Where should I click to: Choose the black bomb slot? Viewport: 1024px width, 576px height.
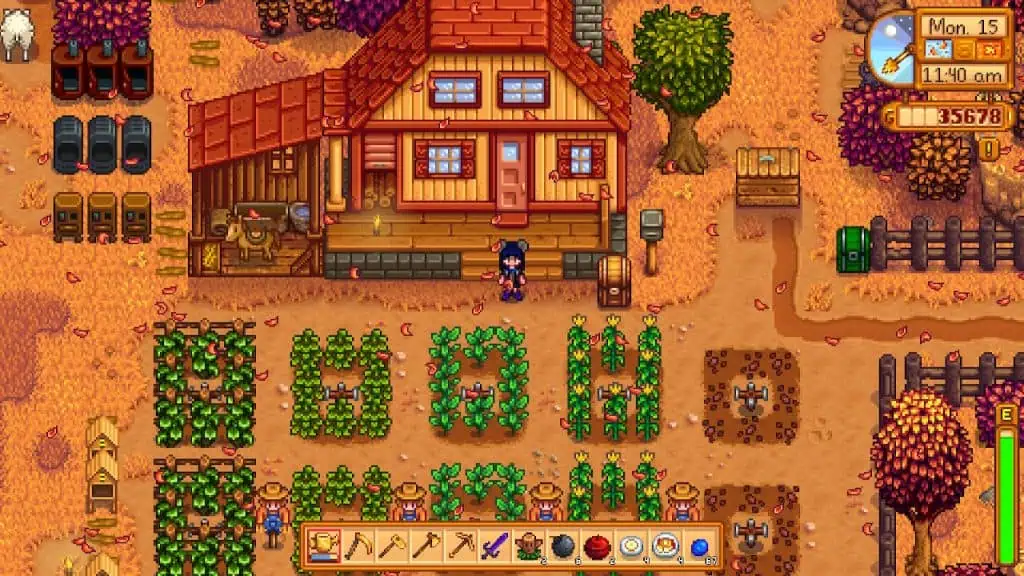pyautogui.click(x=562, y=546)
